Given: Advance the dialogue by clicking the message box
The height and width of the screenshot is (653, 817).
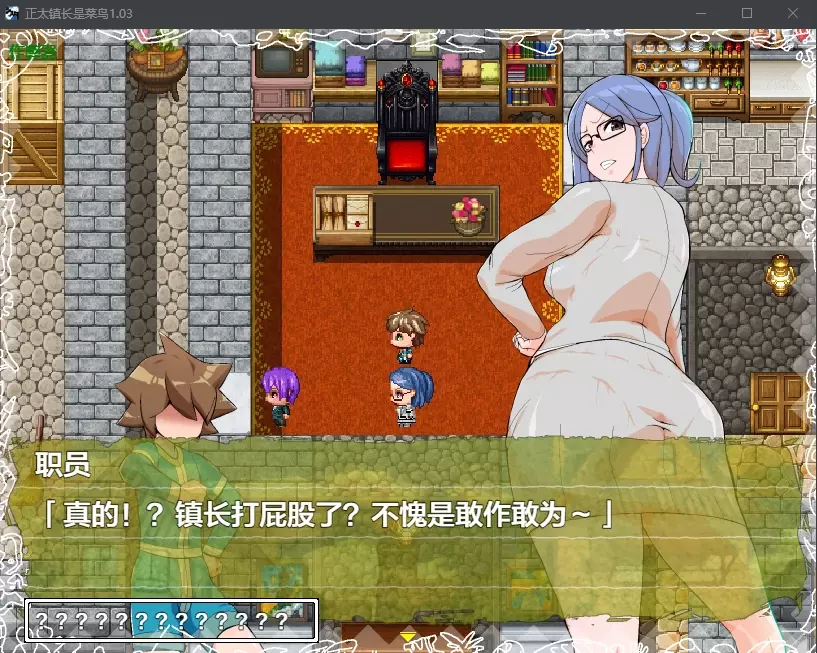Looking at the screenshot, I should click(410, 515).
